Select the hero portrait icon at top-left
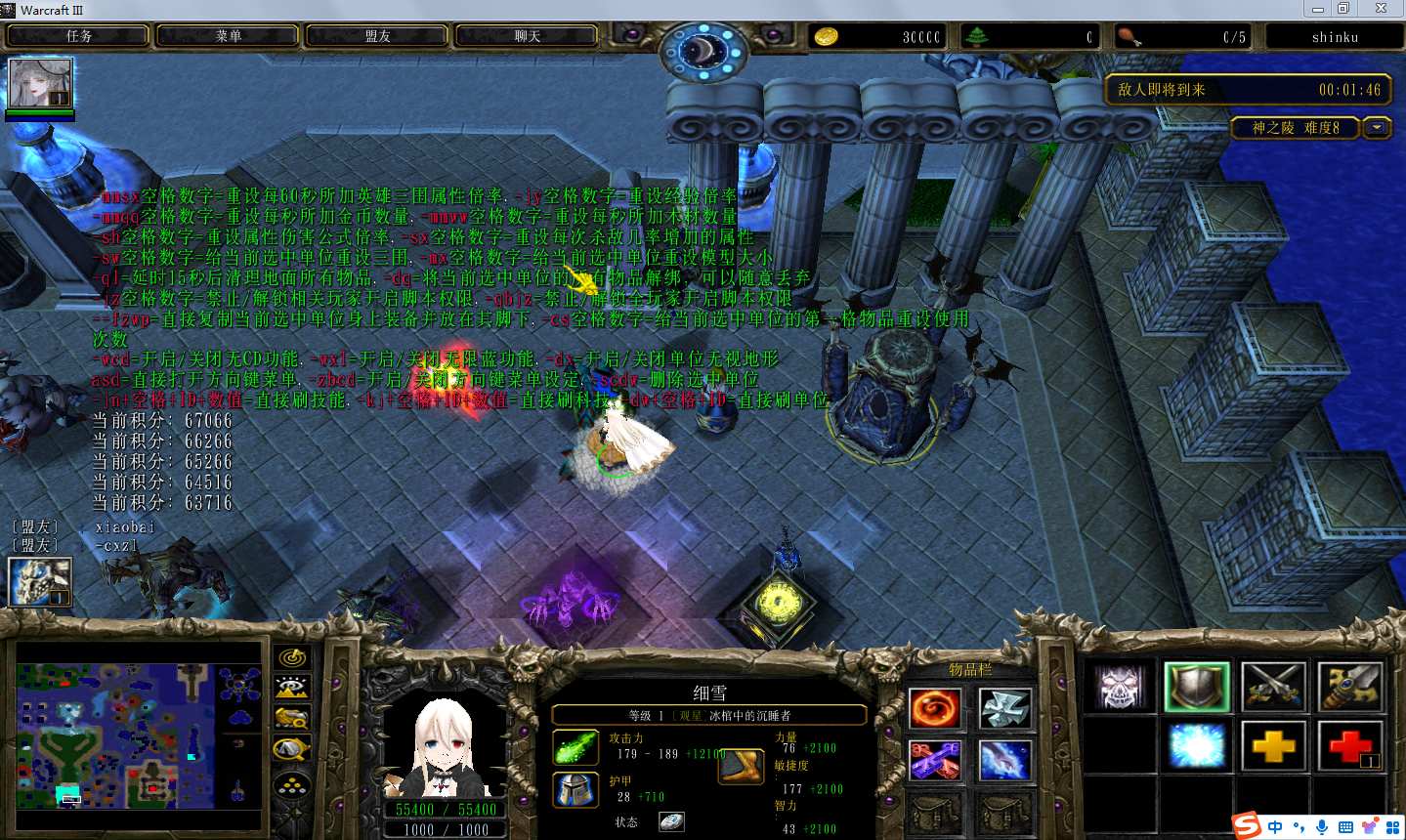This screenshot has height=840, width=1406. [40, 83]
